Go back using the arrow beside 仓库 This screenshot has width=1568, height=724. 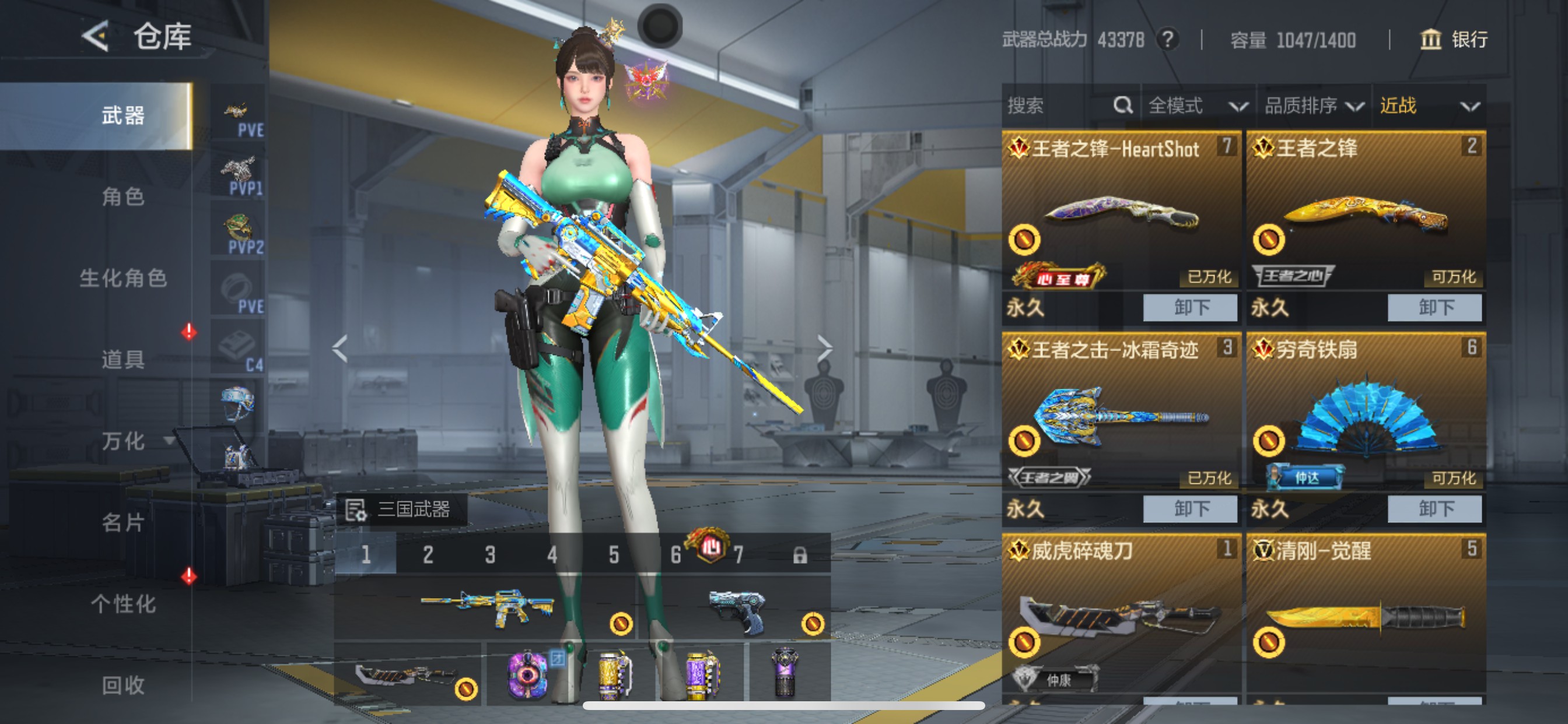click(x=95, y=37)
